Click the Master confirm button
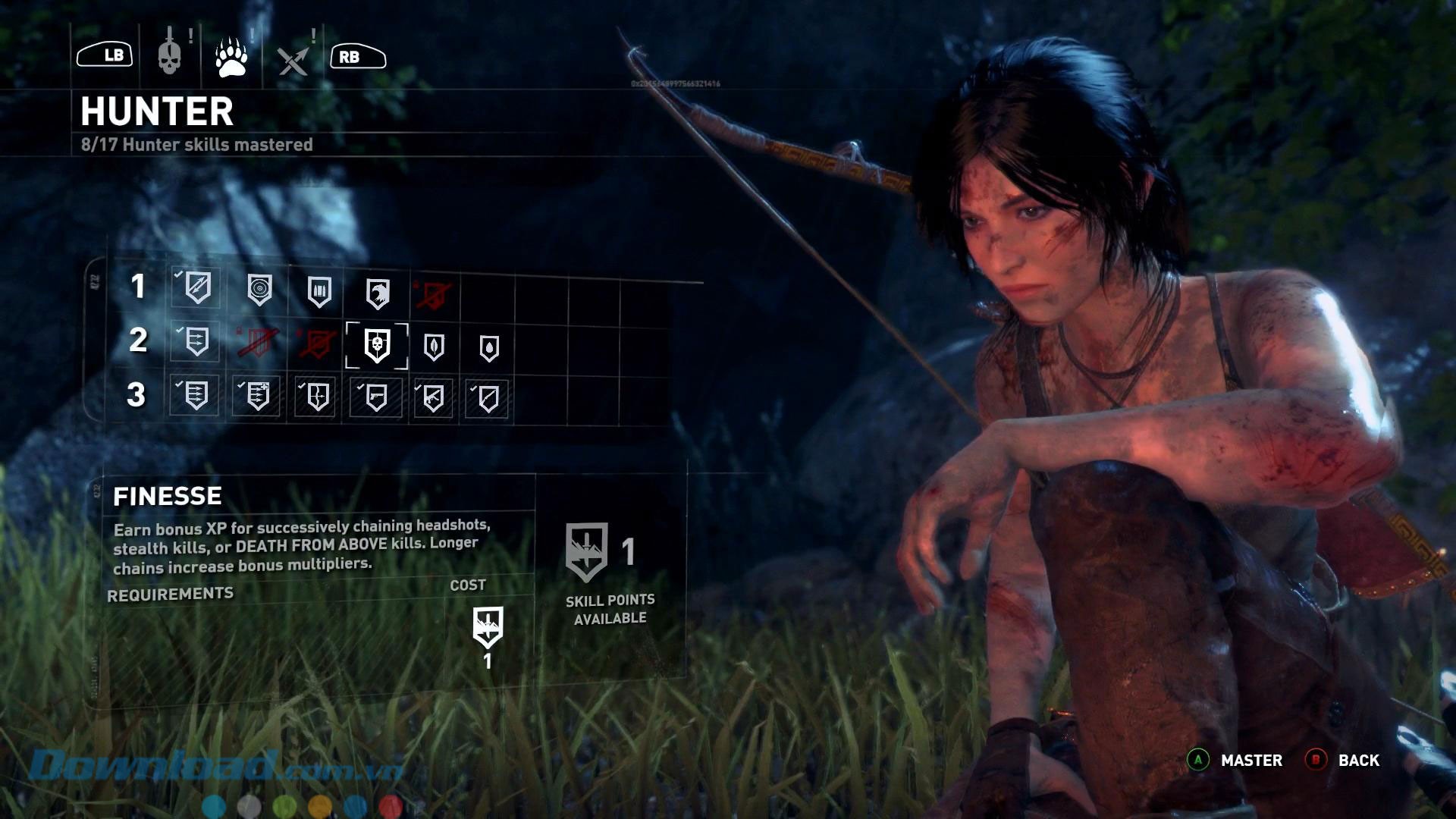The height and width of the screenshot is (819, 1456). tap(1236, 760)
